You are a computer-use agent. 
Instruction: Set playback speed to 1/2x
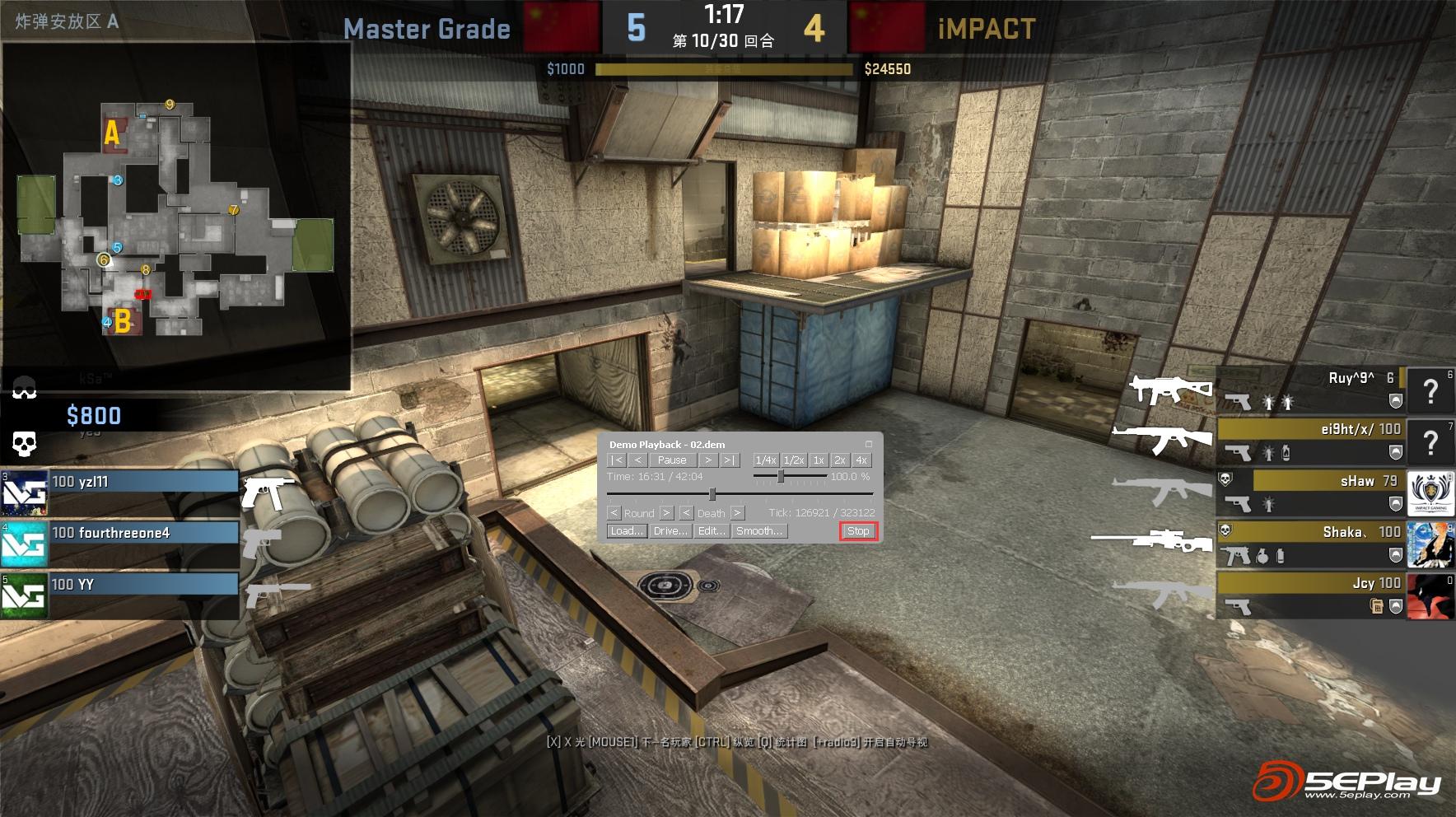click(x=794, y=460)
